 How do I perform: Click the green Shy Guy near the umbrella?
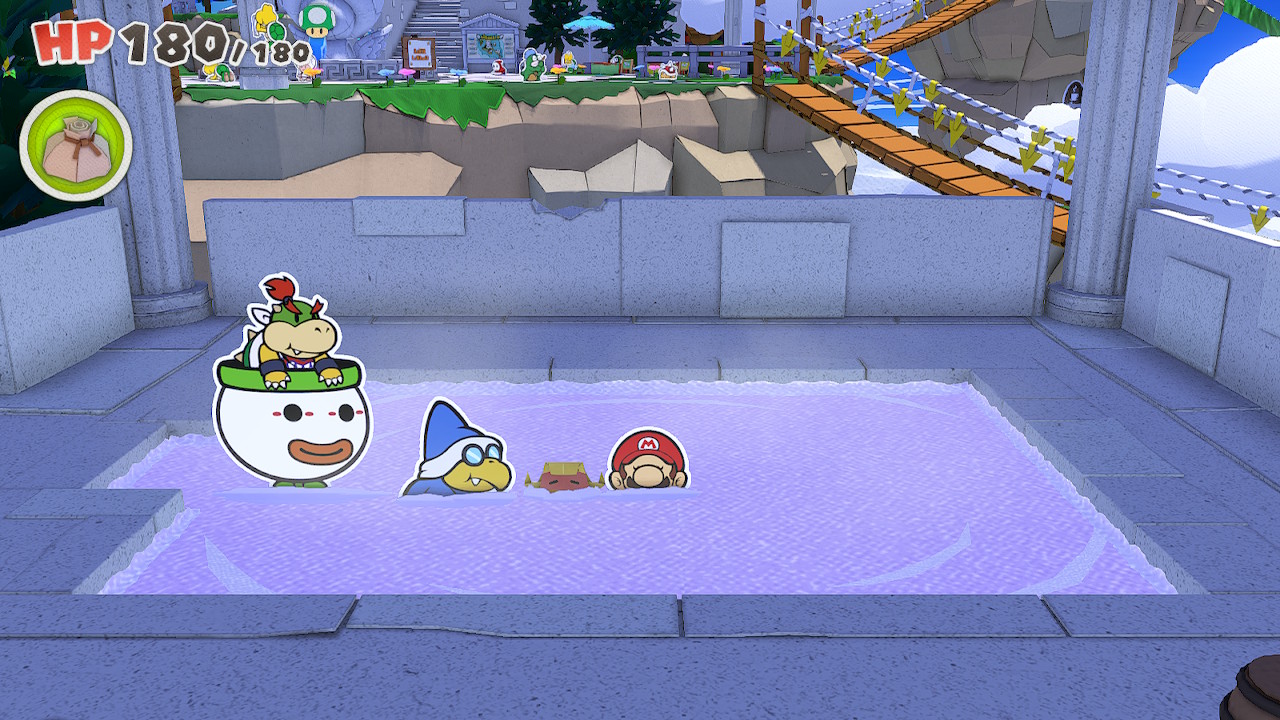(534, 63)
